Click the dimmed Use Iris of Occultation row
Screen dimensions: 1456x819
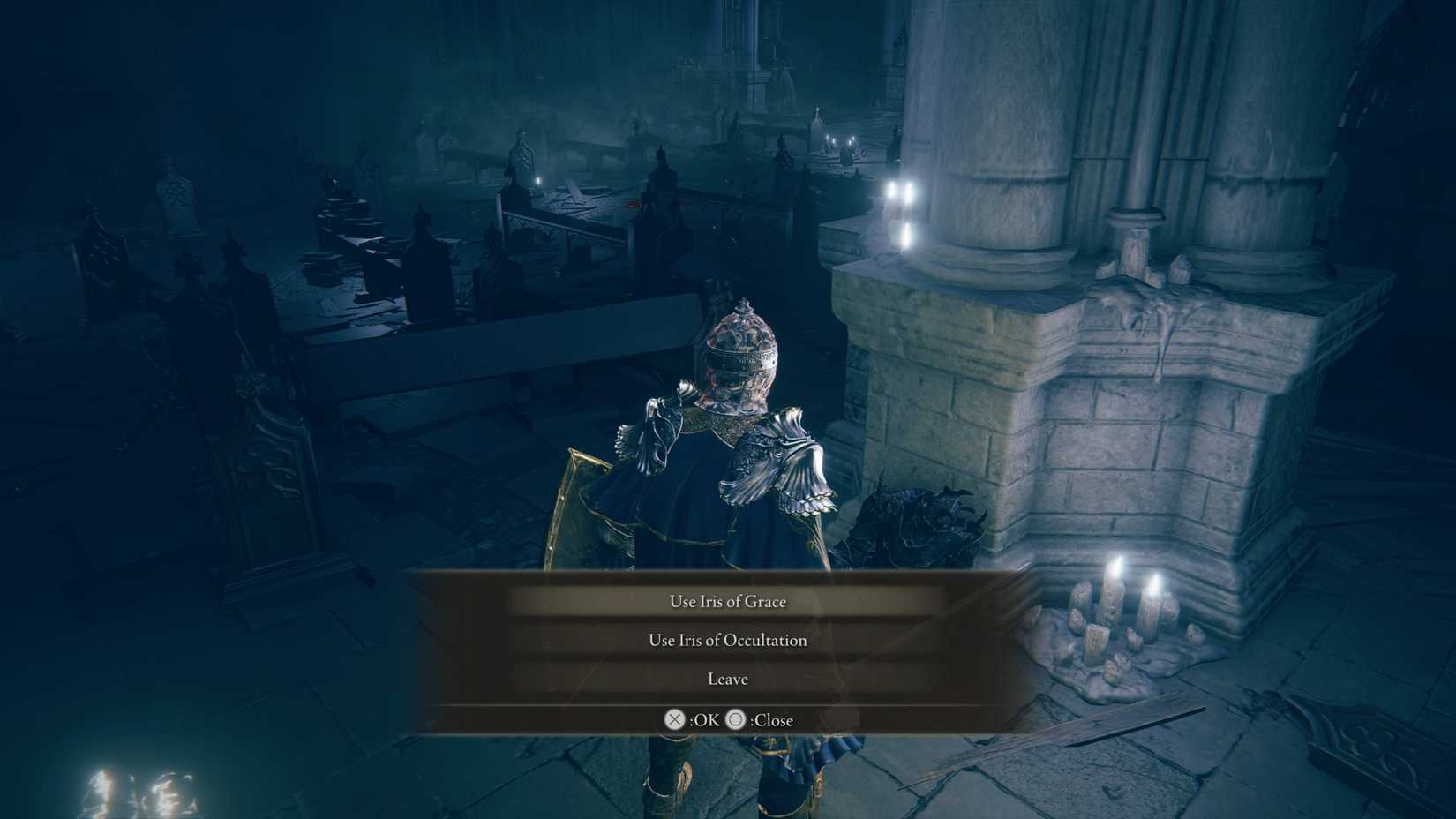728,640
